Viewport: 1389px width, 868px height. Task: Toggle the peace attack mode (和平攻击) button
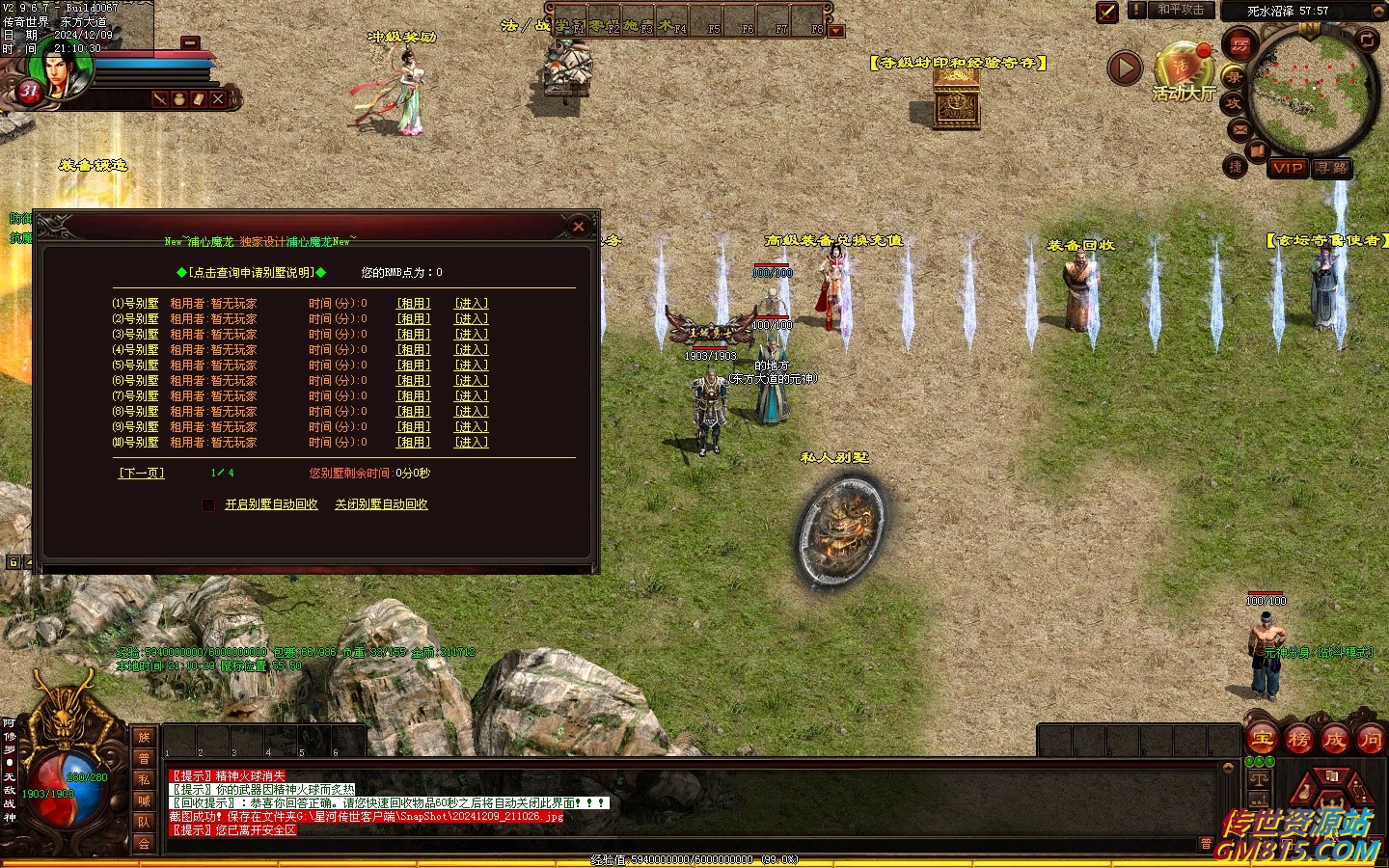[1181, 10]
